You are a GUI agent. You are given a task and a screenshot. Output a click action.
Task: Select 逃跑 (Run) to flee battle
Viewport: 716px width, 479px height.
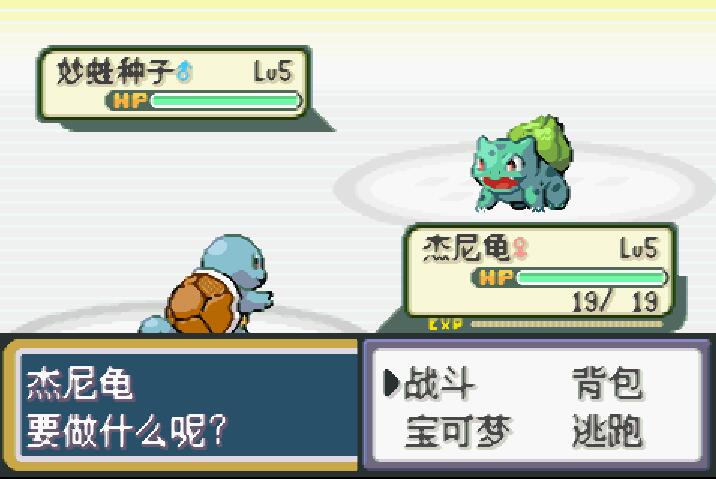607,432
